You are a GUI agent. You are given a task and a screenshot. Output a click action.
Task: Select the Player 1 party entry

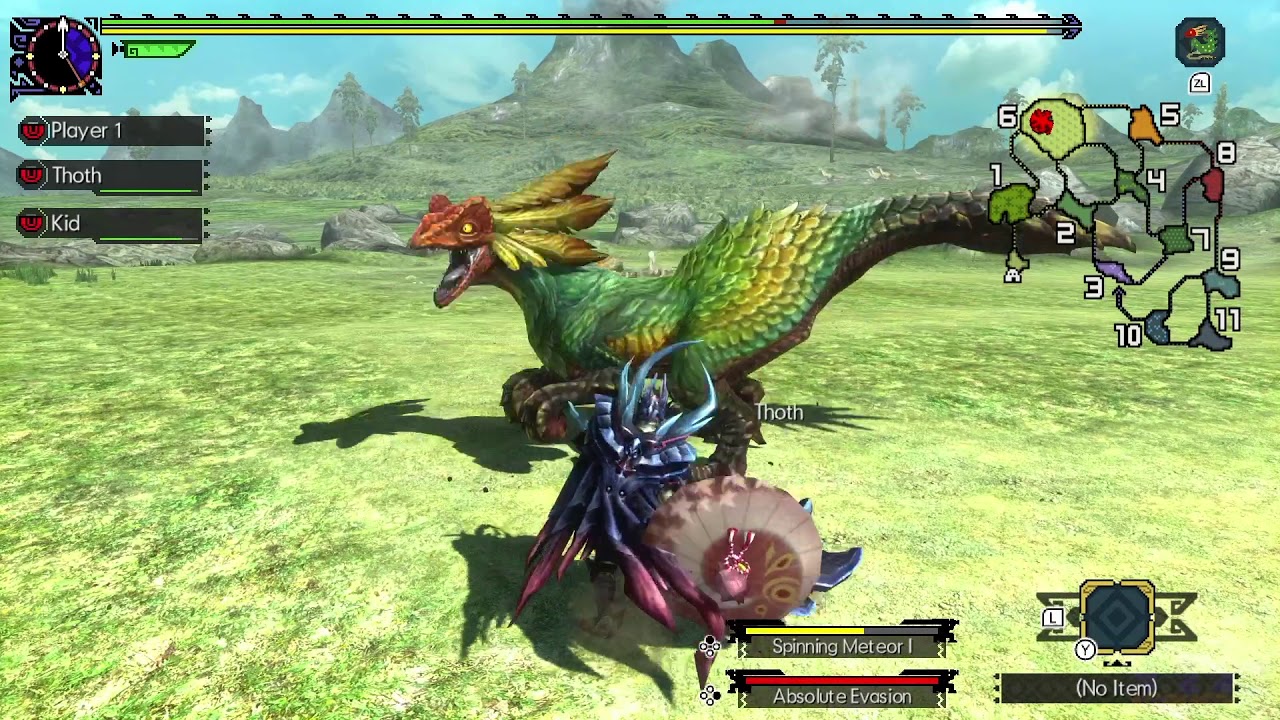click(x=112, y=131)
